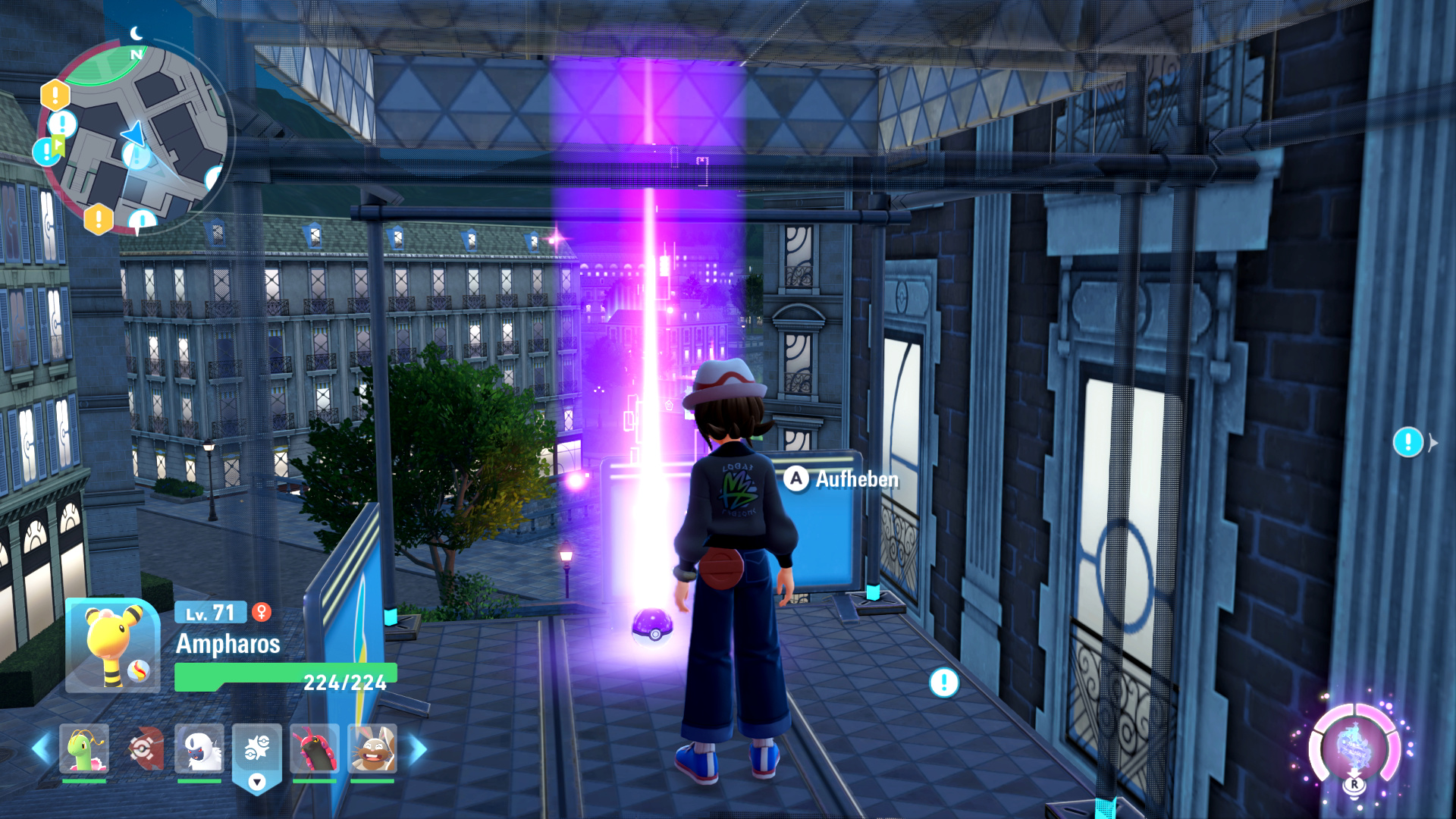Open the selected Poké Ball throw slot
Image resolution: width=1456 pixels, height=819 pixels.
tap(257, 755)
